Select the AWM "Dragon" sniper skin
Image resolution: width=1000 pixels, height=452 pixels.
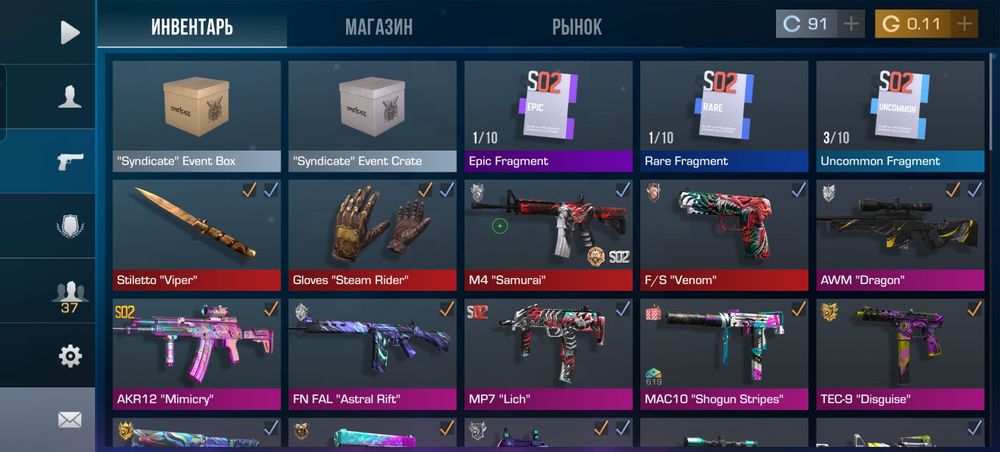point(900,234)
